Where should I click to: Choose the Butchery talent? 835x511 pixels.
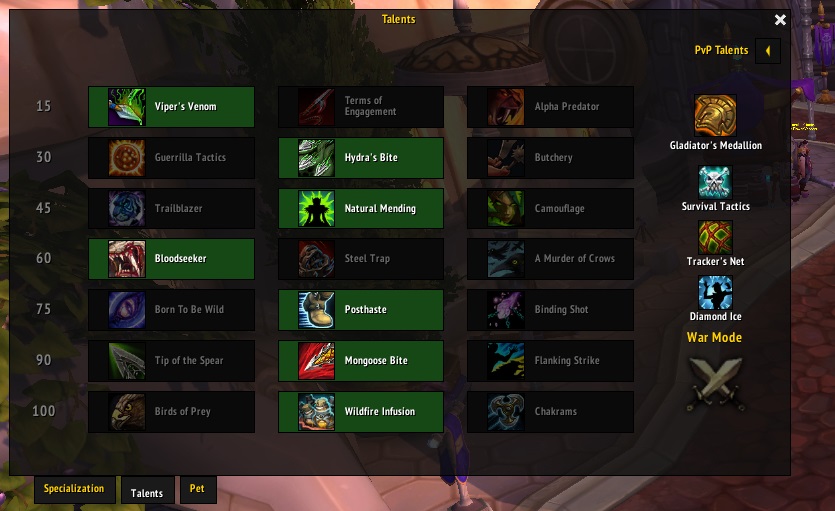550,158
